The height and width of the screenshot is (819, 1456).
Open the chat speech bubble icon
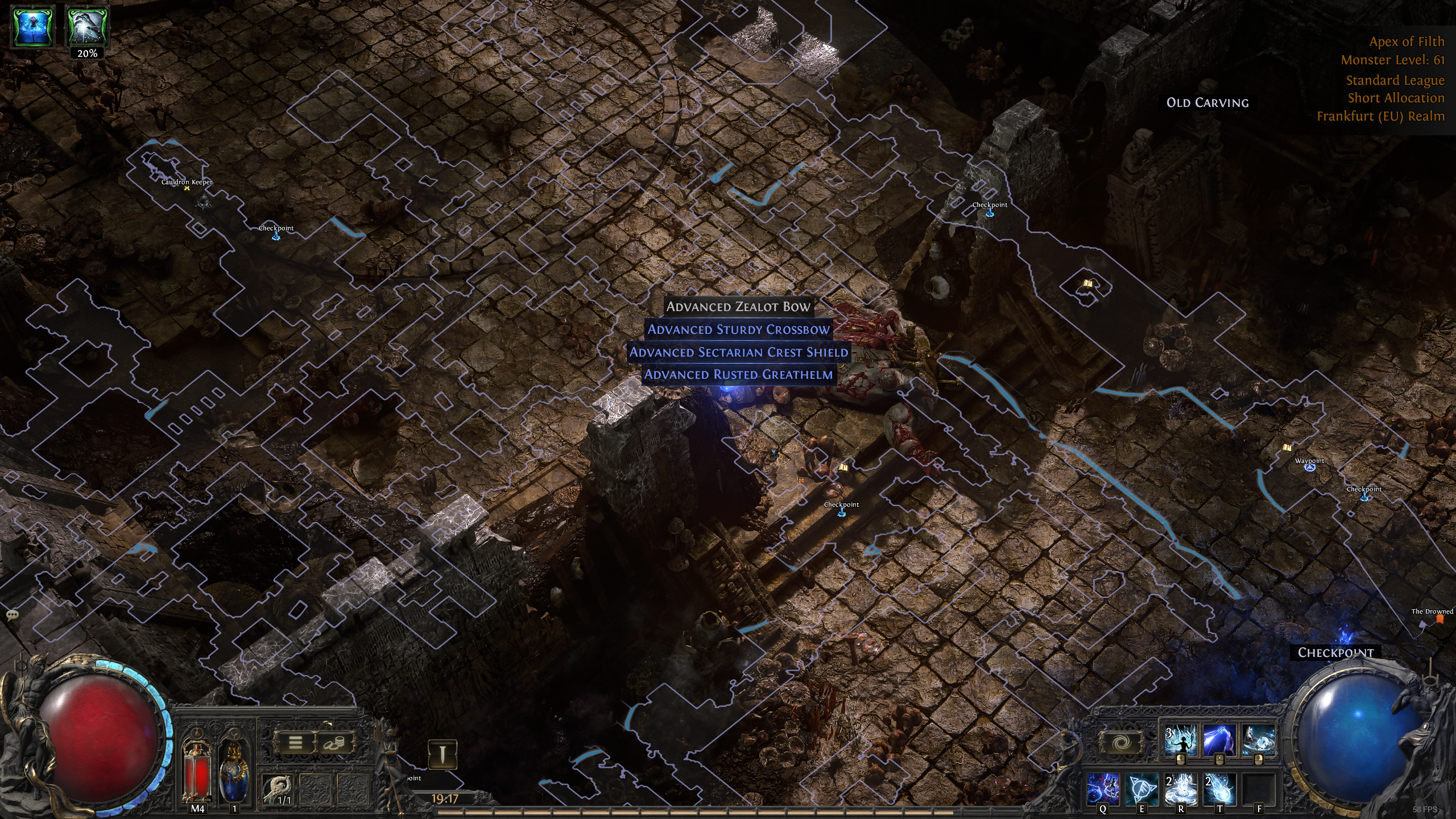click(12, 615)
